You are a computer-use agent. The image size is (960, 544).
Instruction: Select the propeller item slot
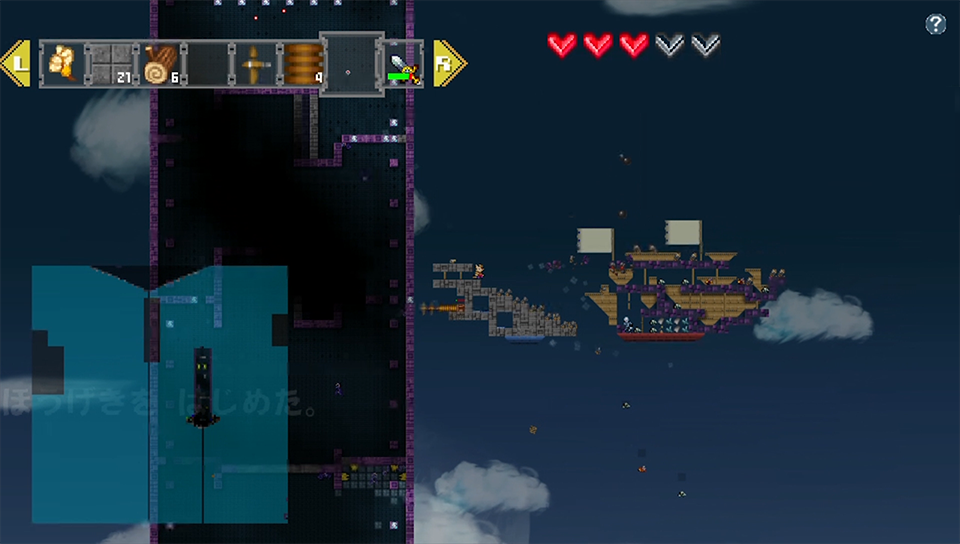255,64
